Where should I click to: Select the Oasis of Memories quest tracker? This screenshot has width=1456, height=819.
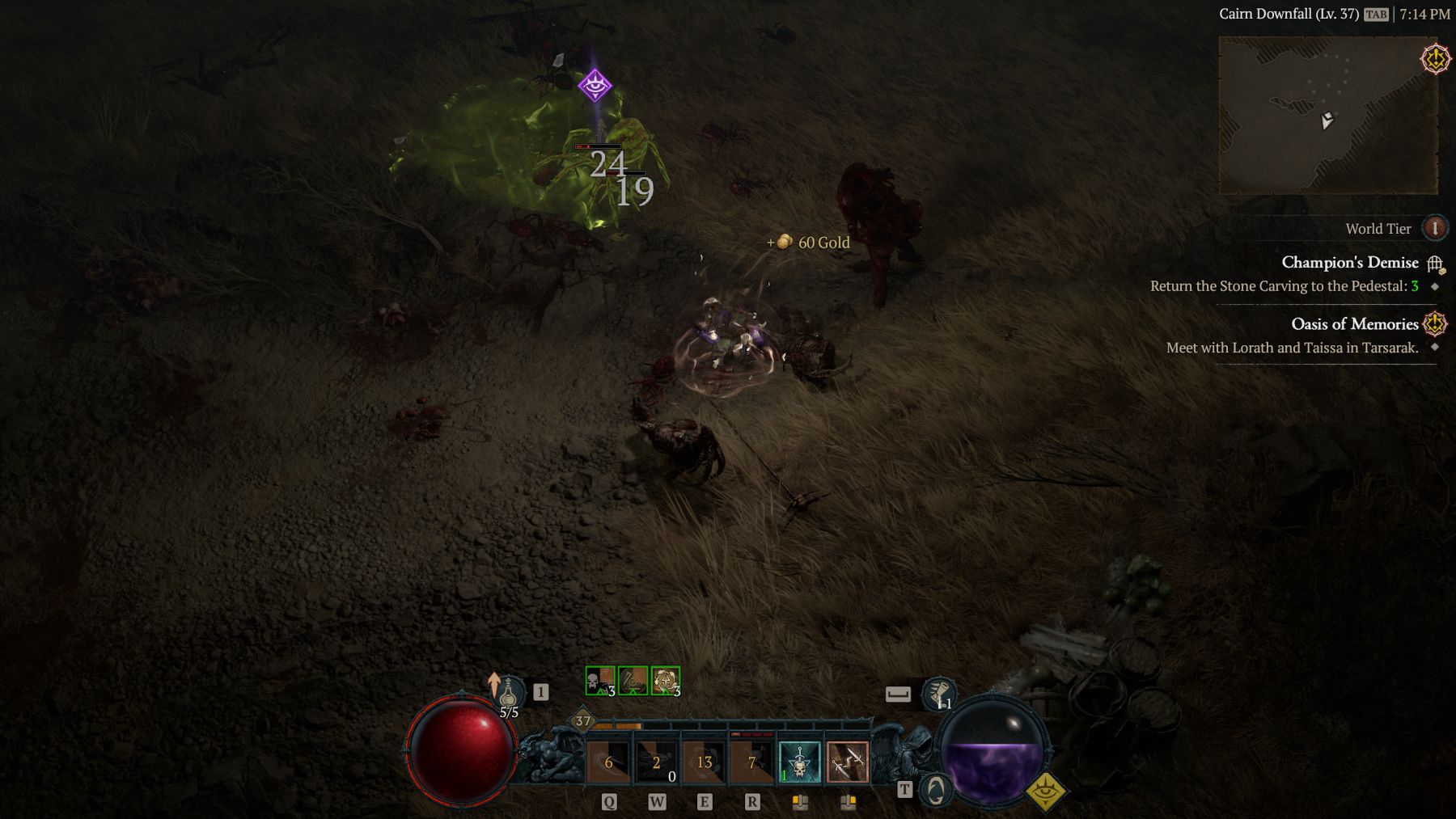coord(1354,324)
